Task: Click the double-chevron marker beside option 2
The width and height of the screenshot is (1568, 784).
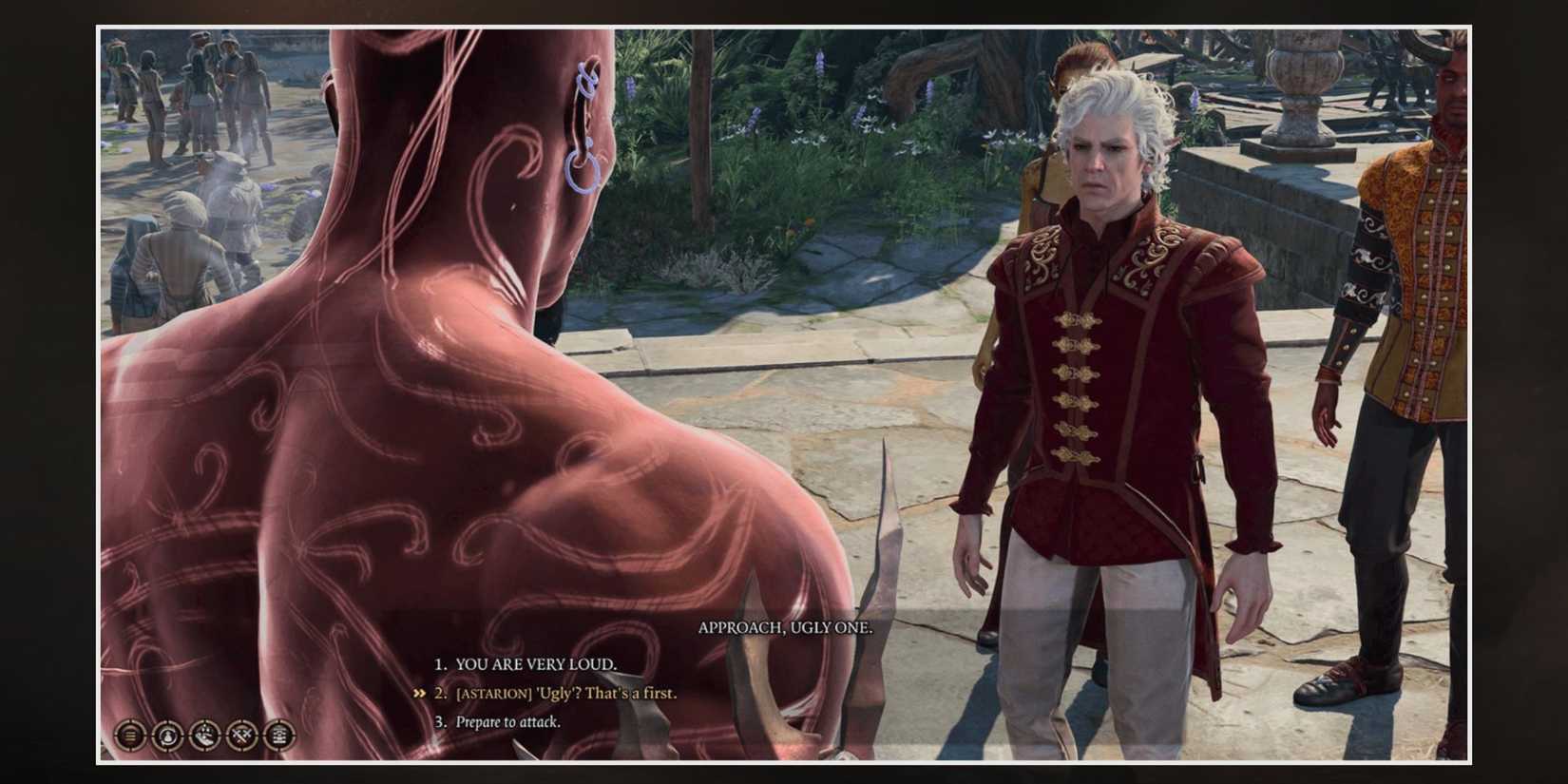Action: pos(418,693)
